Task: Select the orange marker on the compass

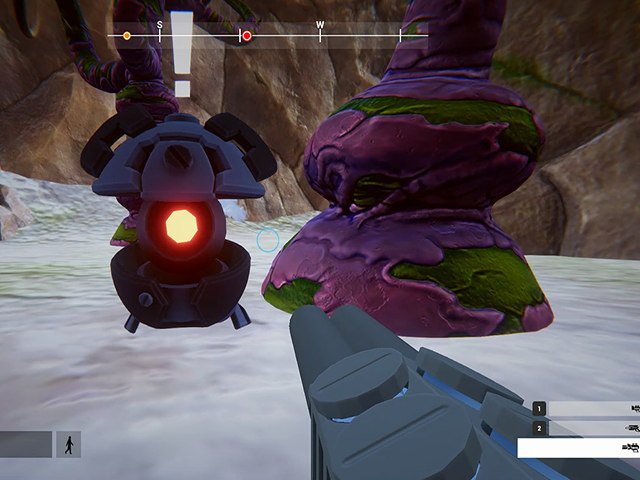Action: [127, 36]
